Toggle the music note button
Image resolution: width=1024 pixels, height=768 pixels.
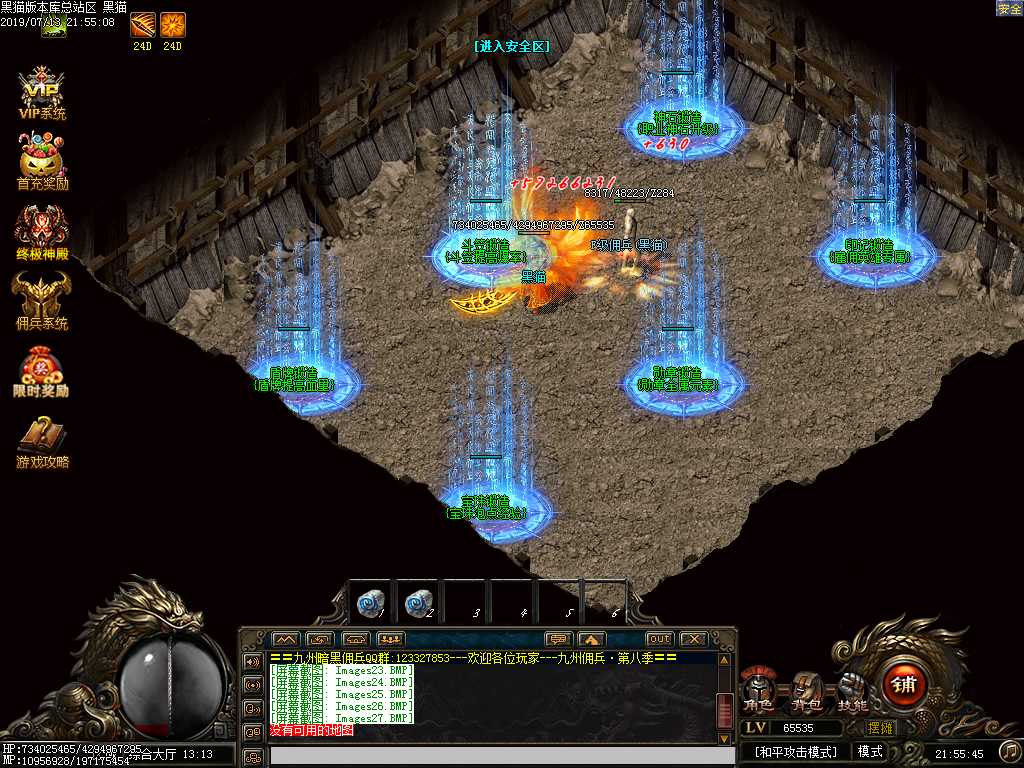coord(1009,750)
